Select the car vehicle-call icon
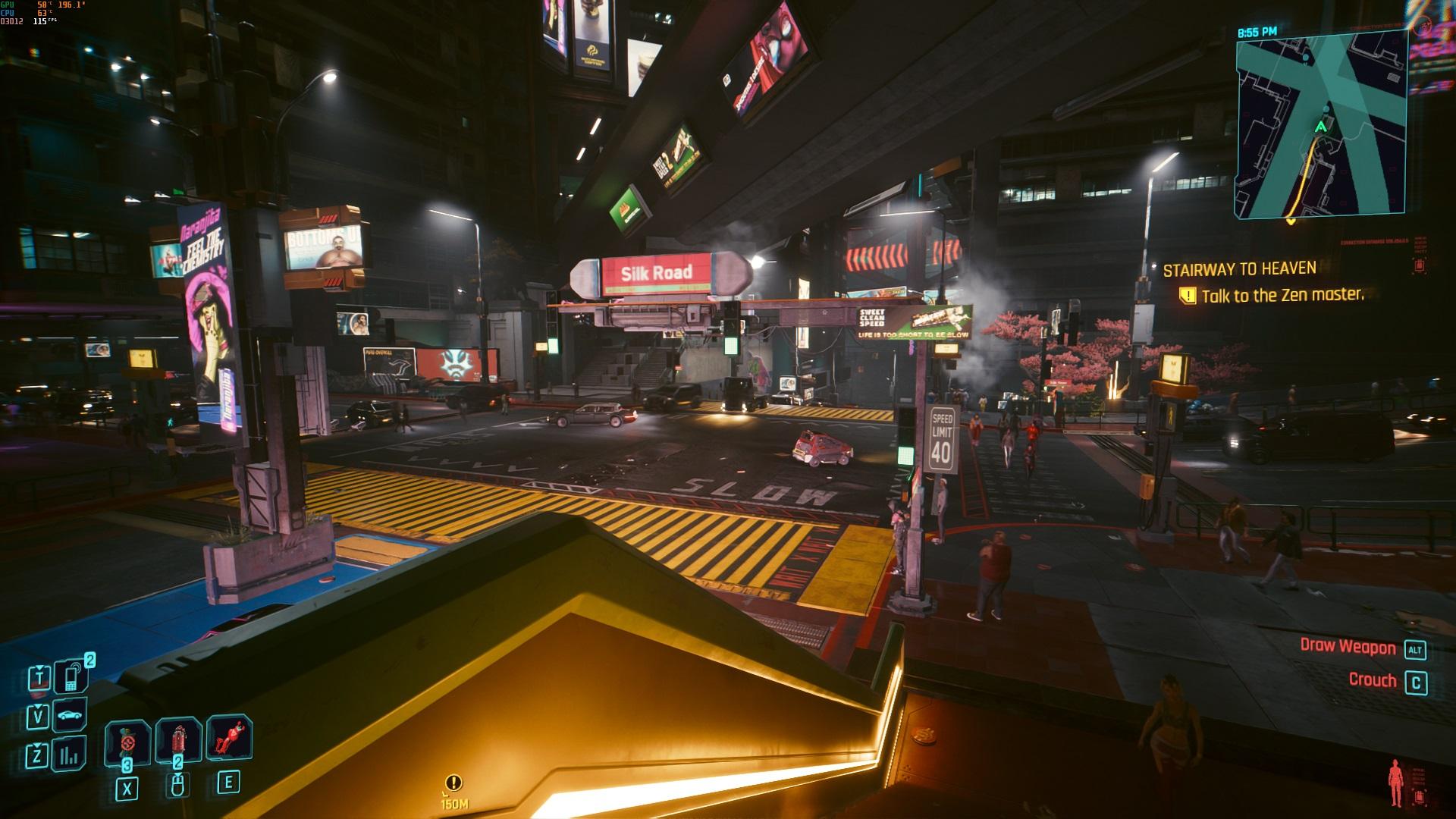This screenshot has height=819, width=1456. pyautogui.click(x=71, y=716)
